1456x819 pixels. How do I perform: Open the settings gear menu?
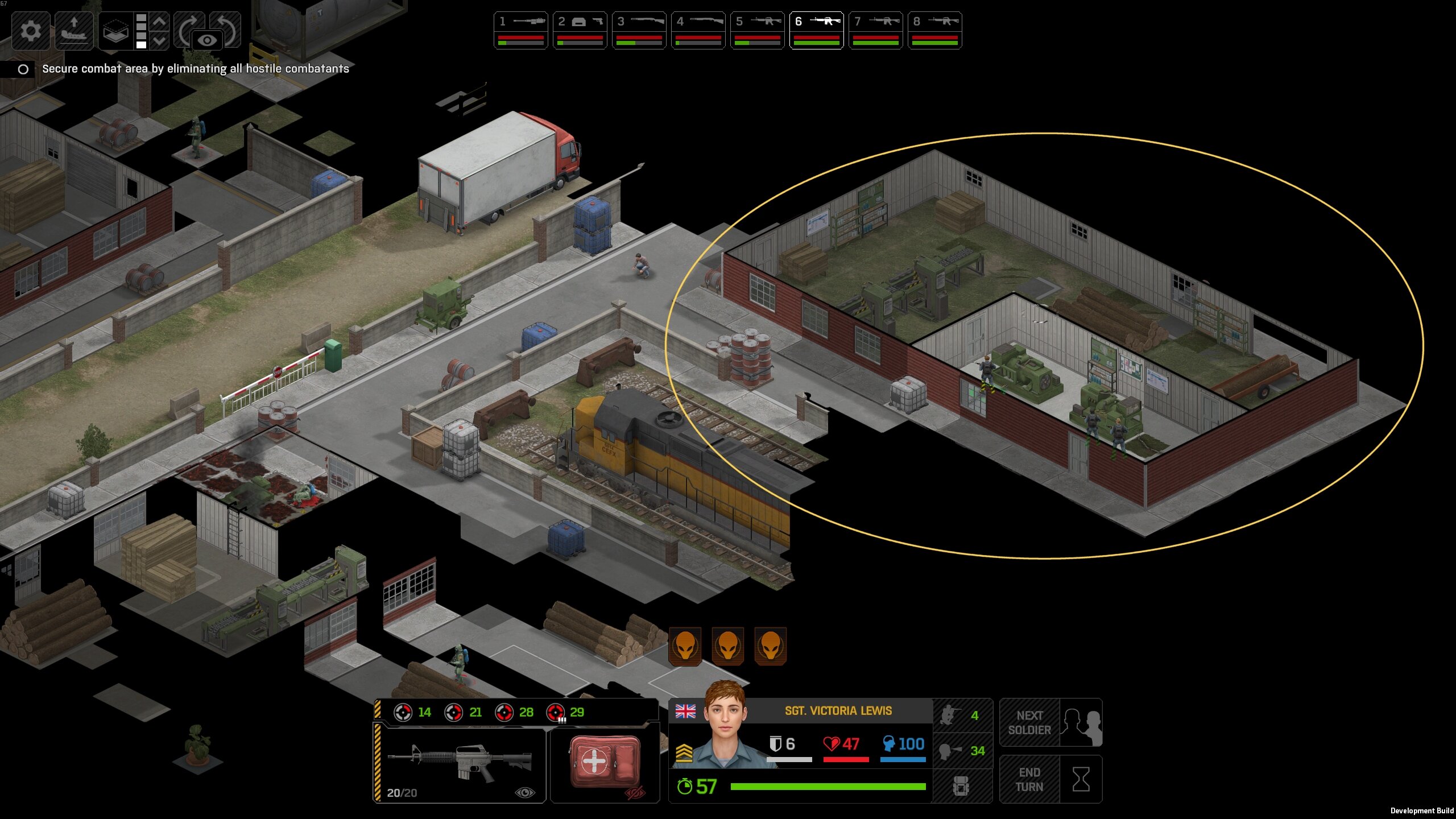(31, 30)
